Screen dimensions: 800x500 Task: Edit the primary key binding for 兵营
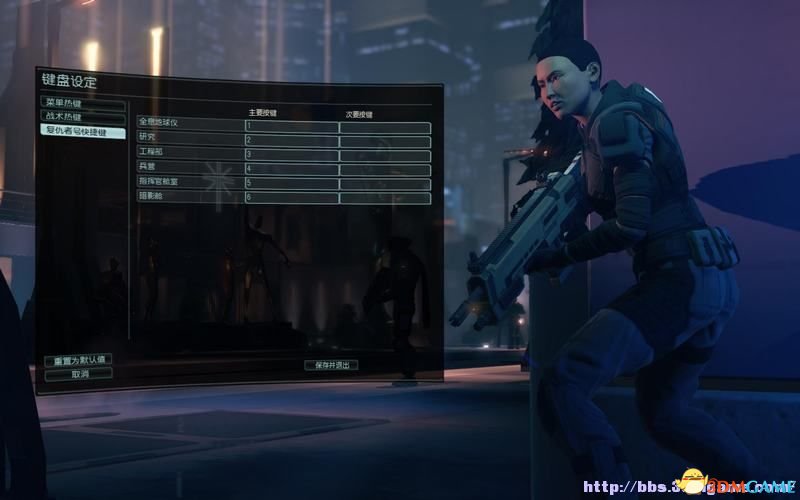291,169
